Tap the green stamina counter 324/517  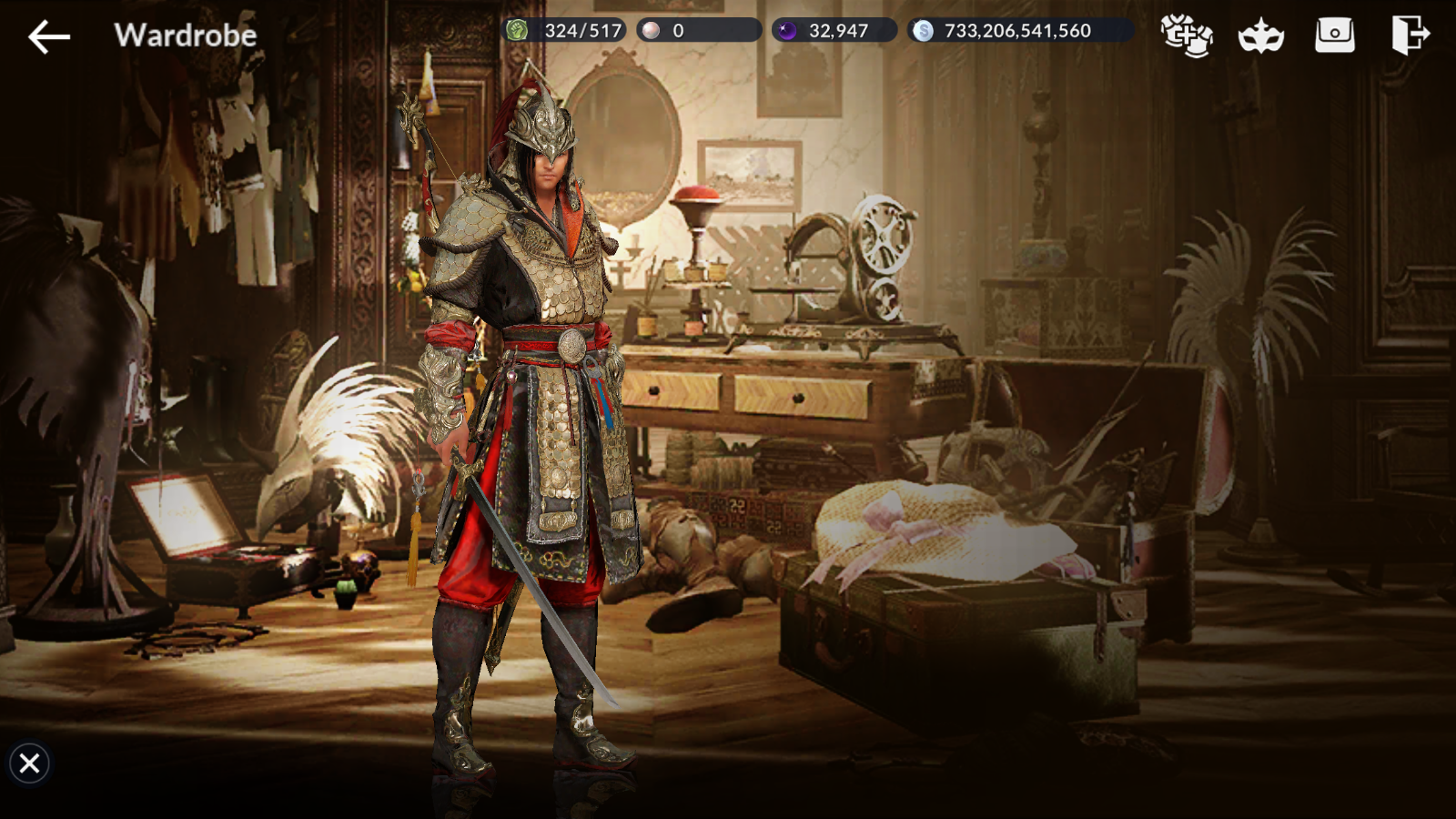[565, 30]
